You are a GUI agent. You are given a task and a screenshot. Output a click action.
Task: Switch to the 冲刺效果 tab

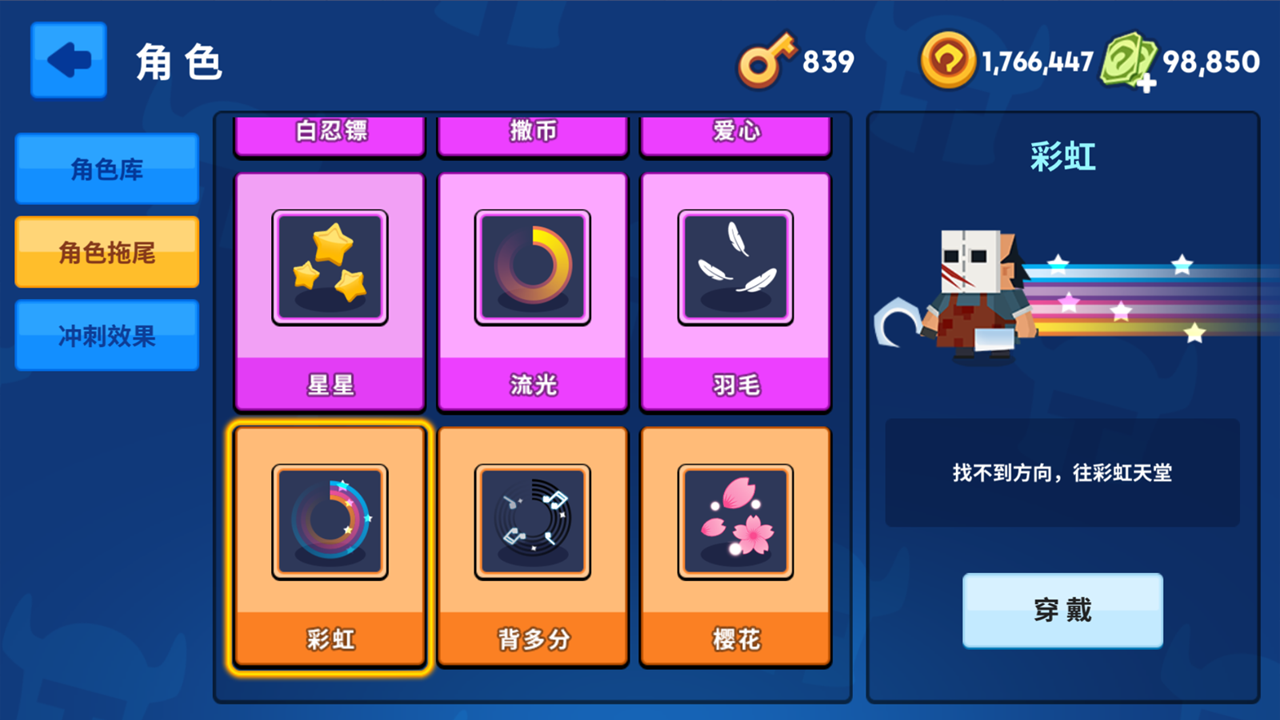coord(106,335)
